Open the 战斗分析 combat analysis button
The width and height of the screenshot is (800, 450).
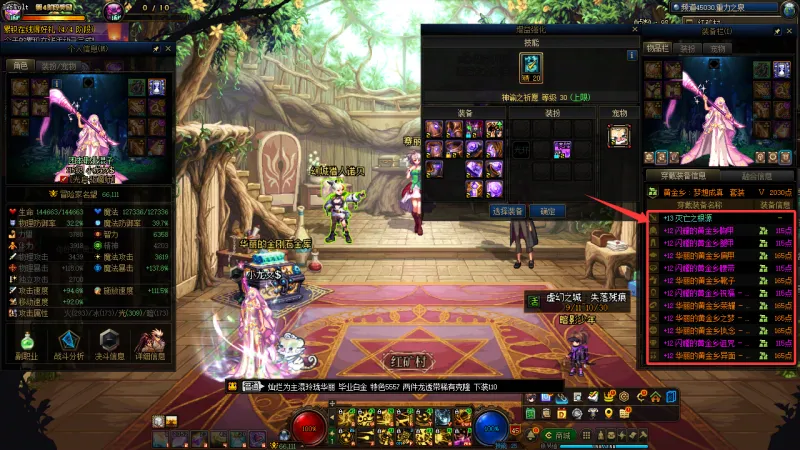(x=66, y=345)
